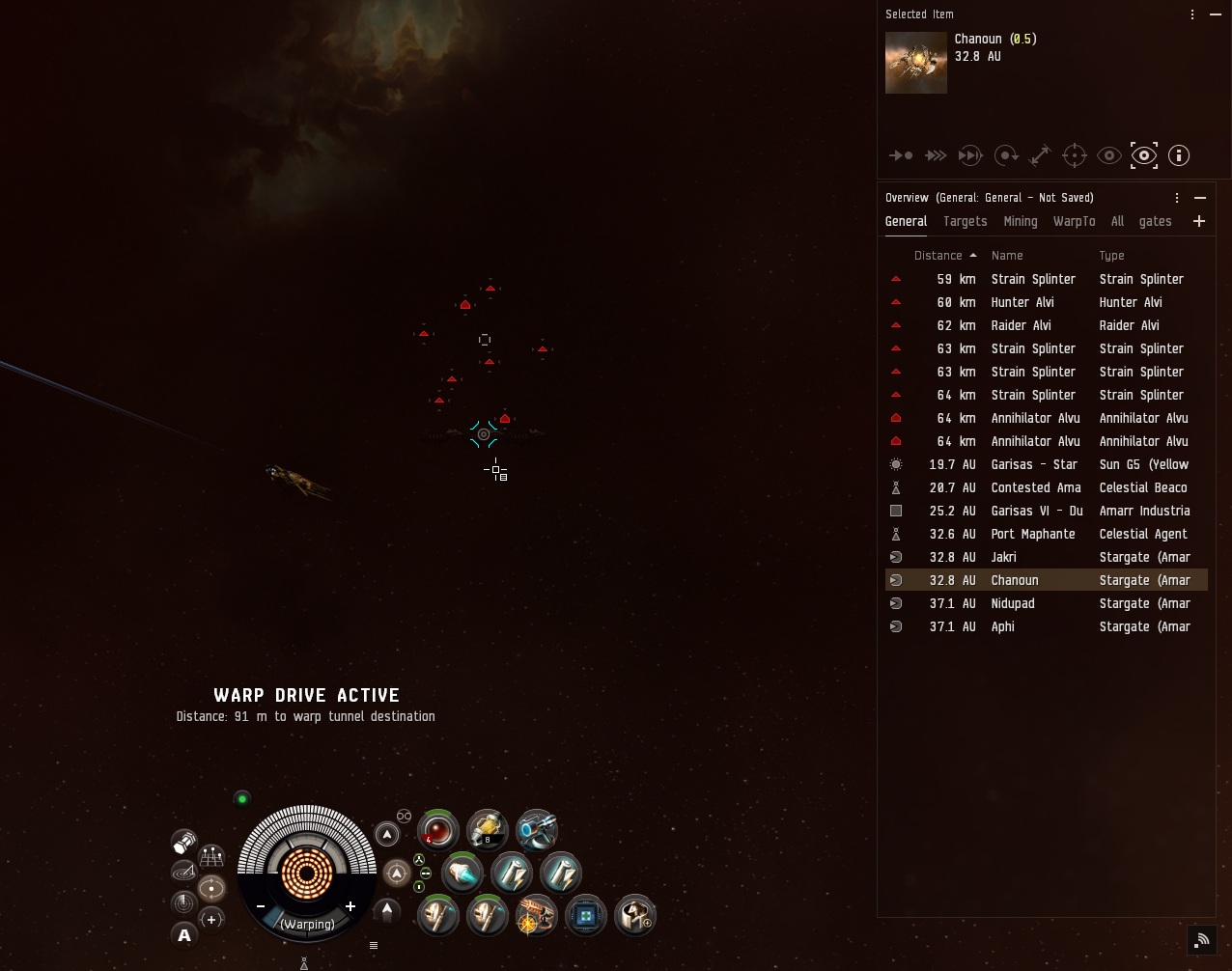Screen dimensions: 1232x971
Task: Add a new overview tab with plus
Action: [1199, 221]
